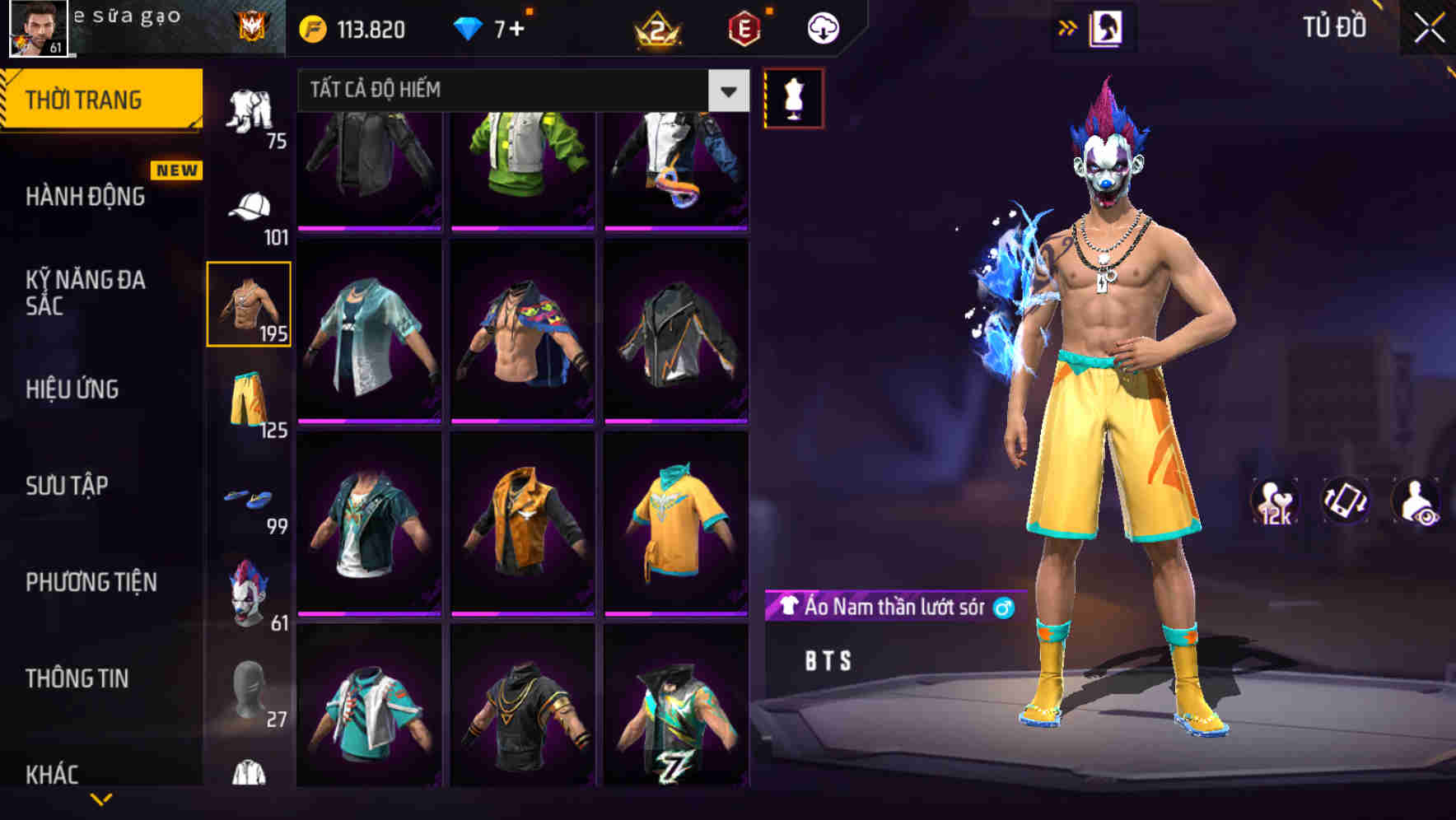Open the cap category with 101 items

251,206
